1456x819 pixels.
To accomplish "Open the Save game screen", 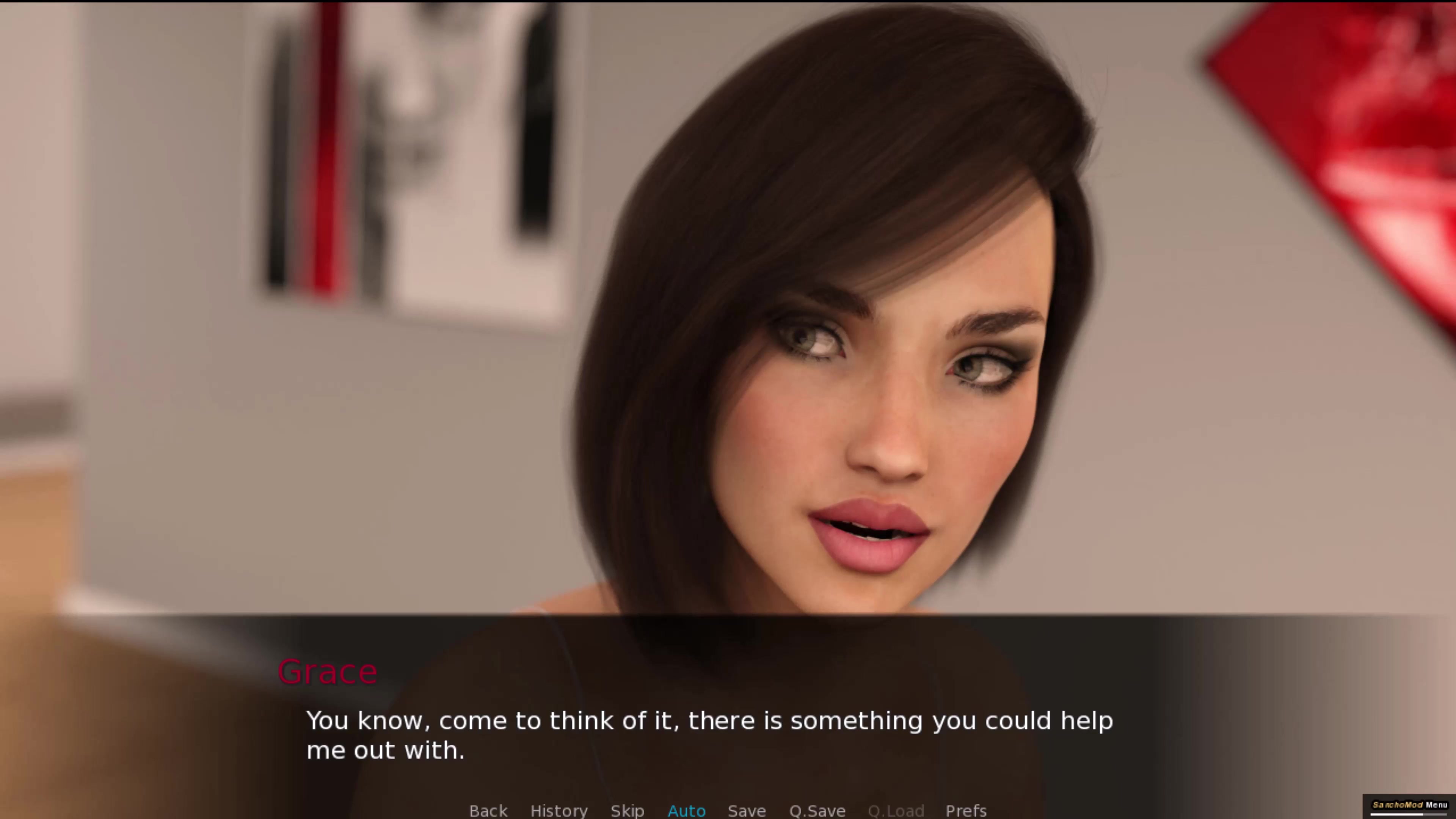I will pos(746,811).
